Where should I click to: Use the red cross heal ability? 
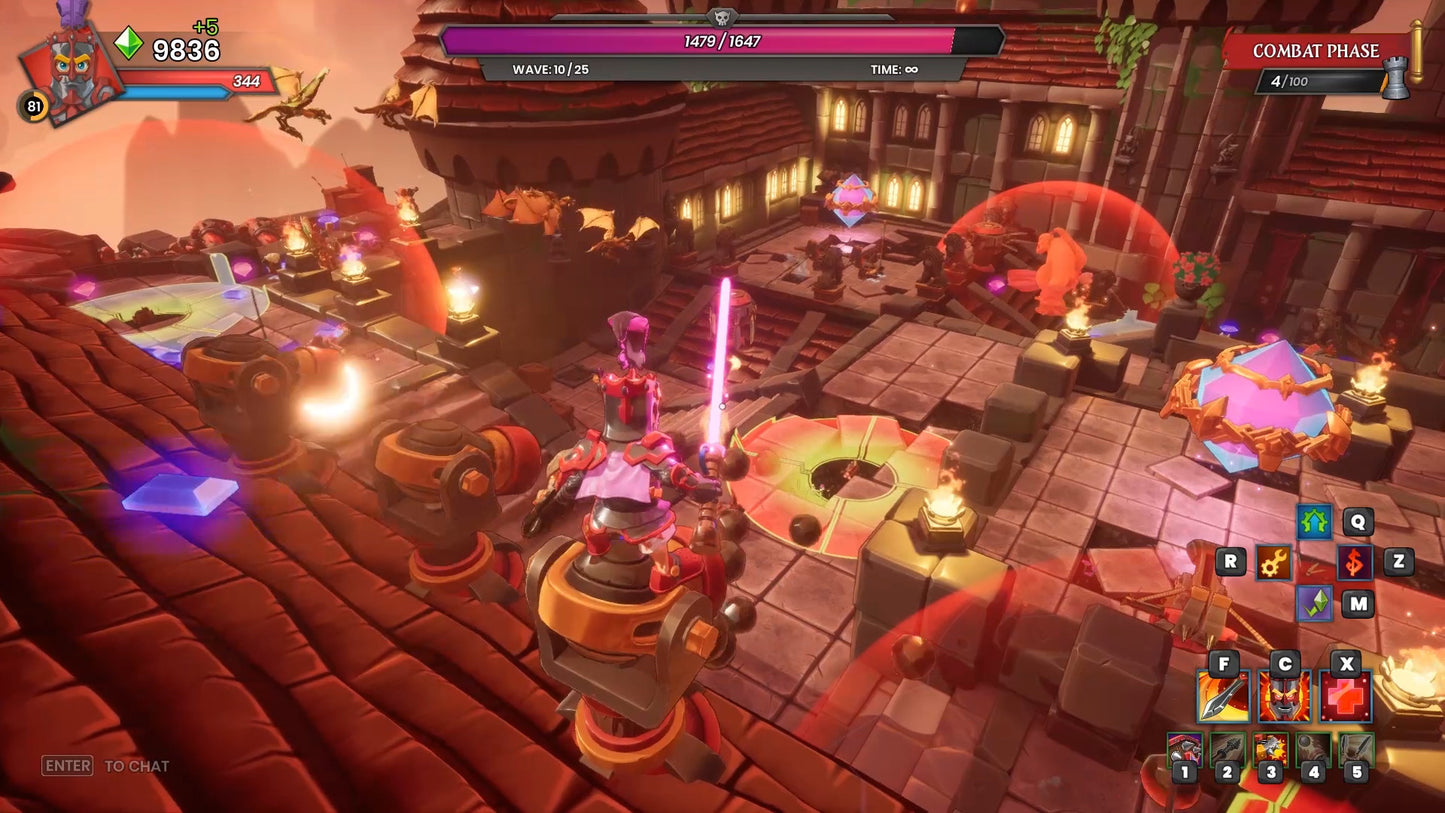click(x=1346, y=697)
